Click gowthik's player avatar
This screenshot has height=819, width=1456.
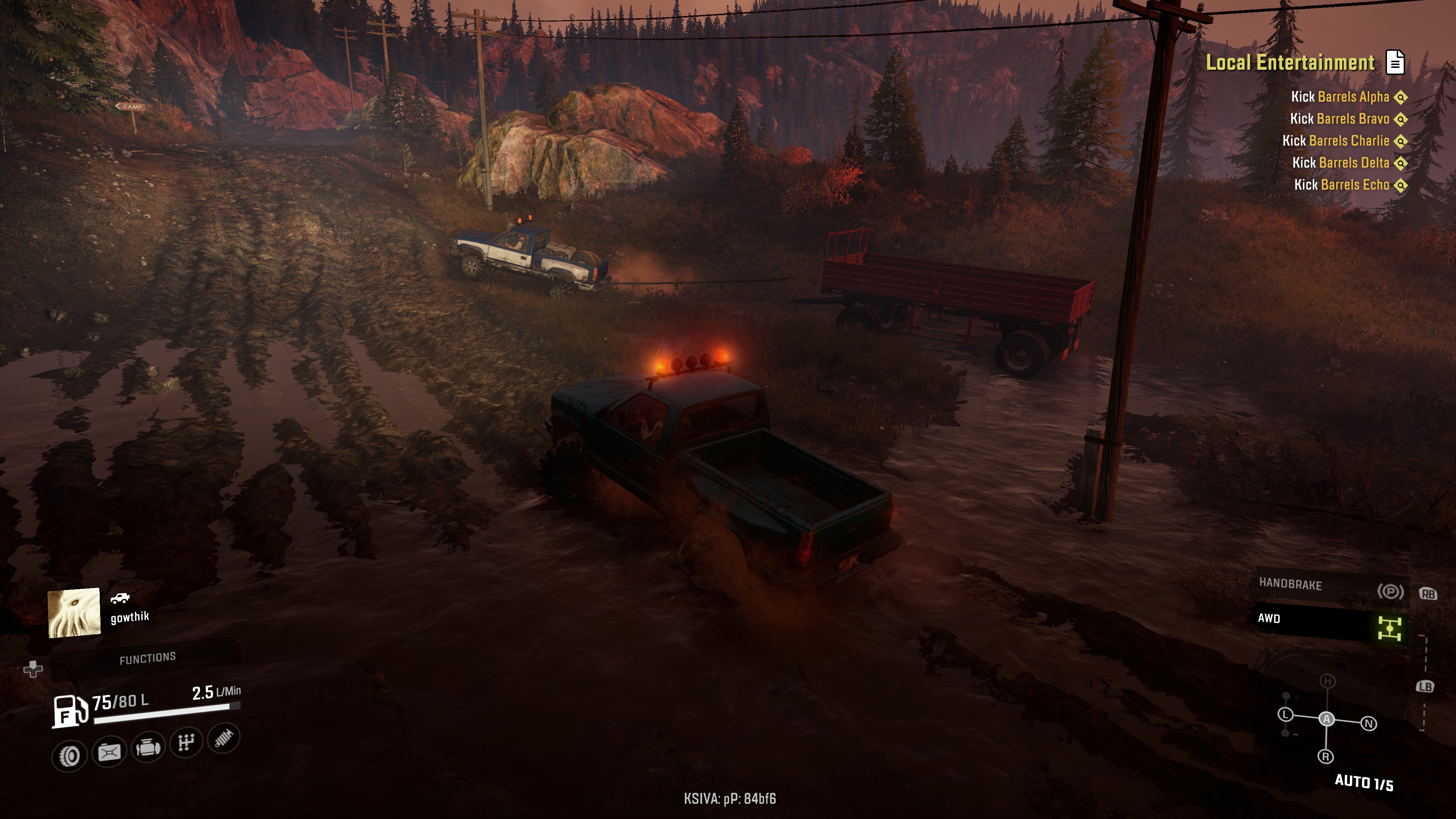[74, 613]
